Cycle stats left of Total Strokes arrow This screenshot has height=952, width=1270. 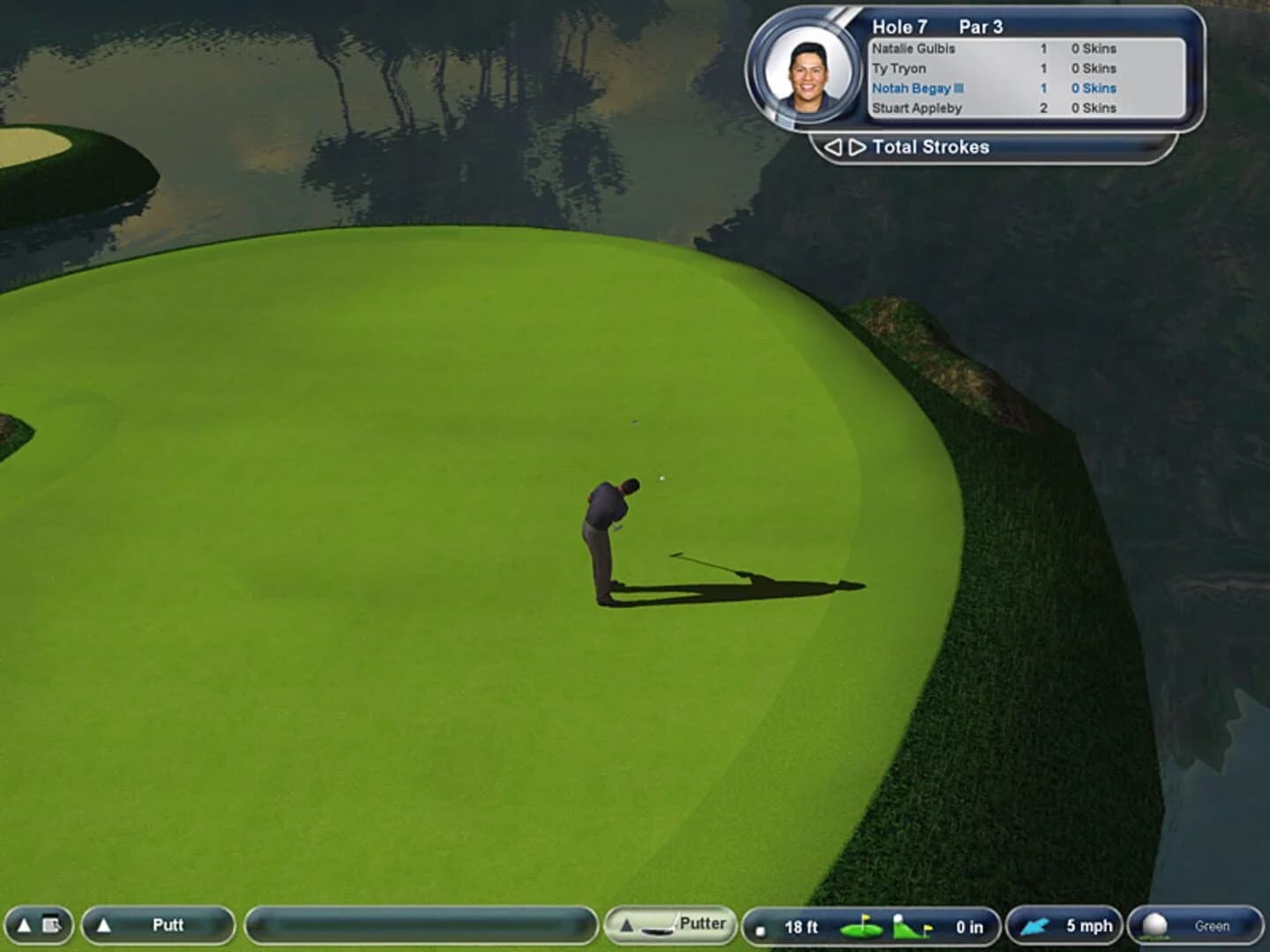click(833, 146)
